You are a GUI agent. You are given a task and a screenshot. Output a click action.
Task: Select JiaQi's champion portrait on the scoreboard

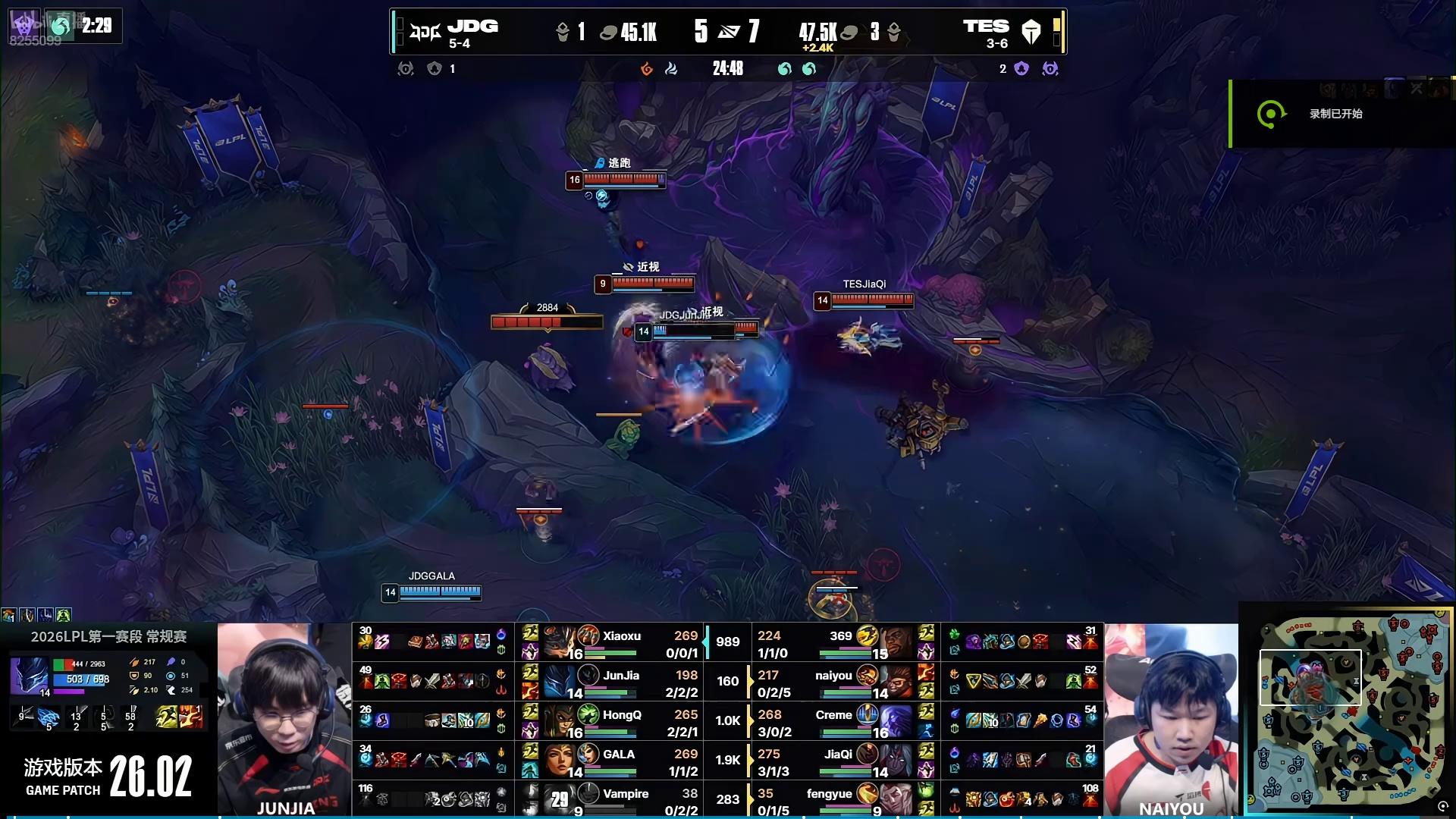895,760
